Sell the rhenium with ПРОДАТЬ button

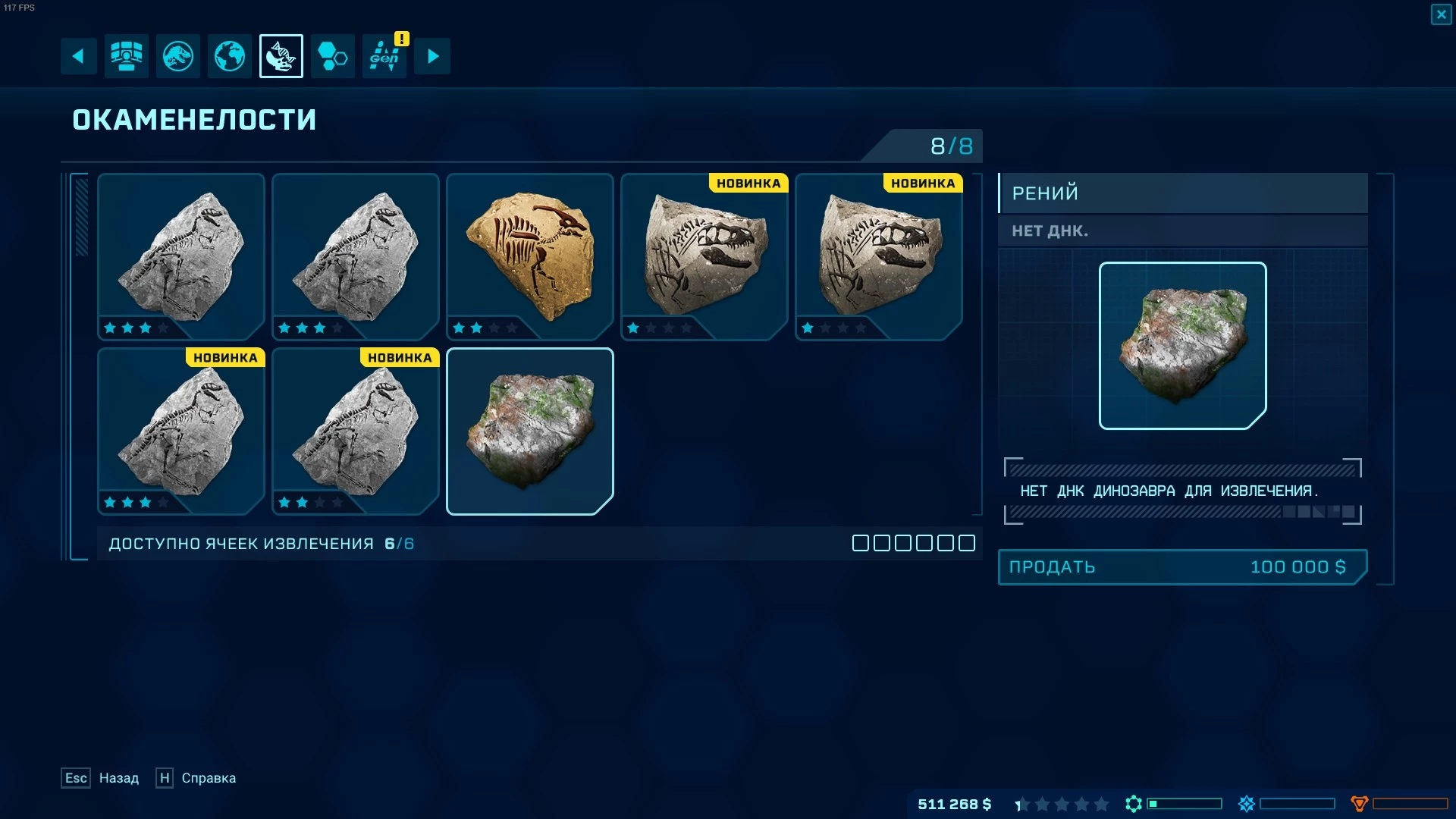1181,567
